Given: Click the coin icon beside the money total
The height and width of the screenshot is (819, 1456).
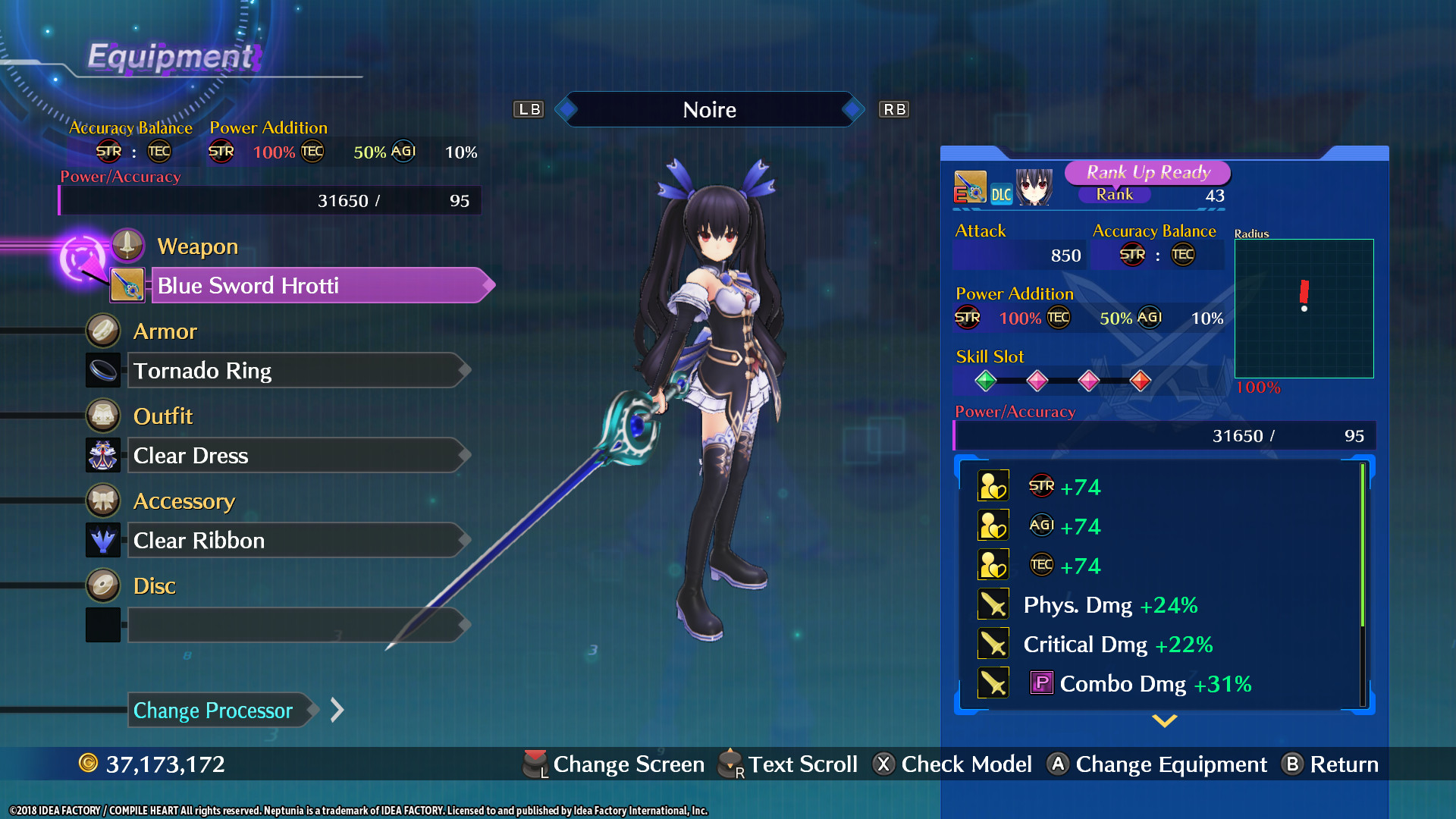Looking at the screenshot, I should tap(89, 764).
